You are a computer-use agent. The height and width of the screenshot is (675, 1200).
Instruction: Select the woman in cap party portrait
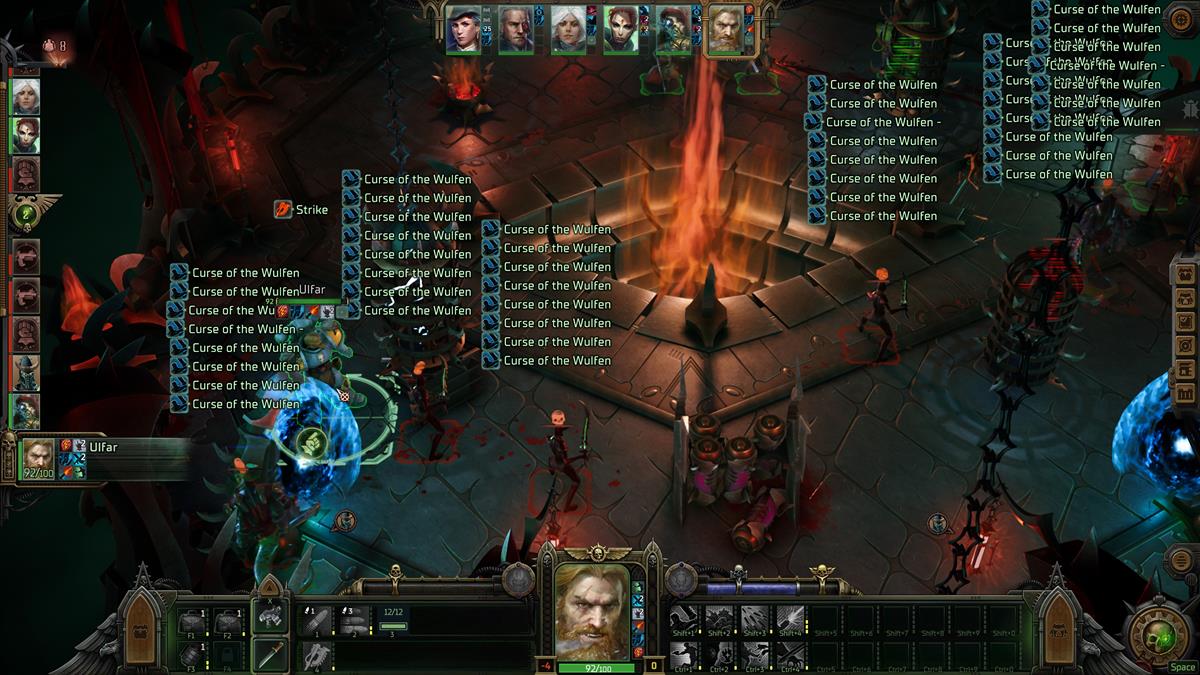click(464, 29)
